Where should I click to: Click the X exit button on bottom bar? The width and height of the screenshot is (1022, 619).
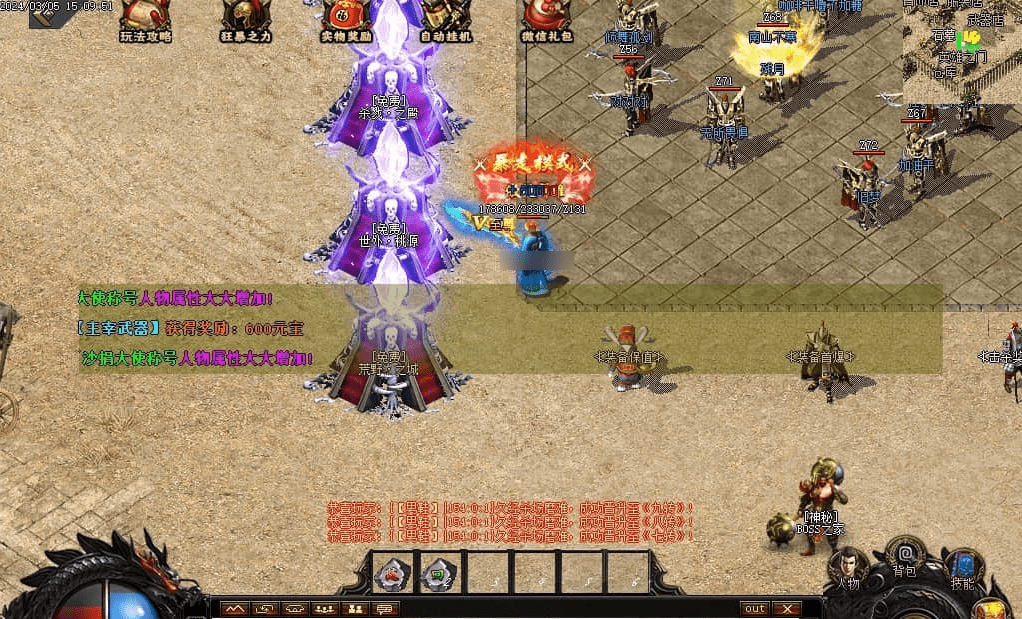coord(787,608)
